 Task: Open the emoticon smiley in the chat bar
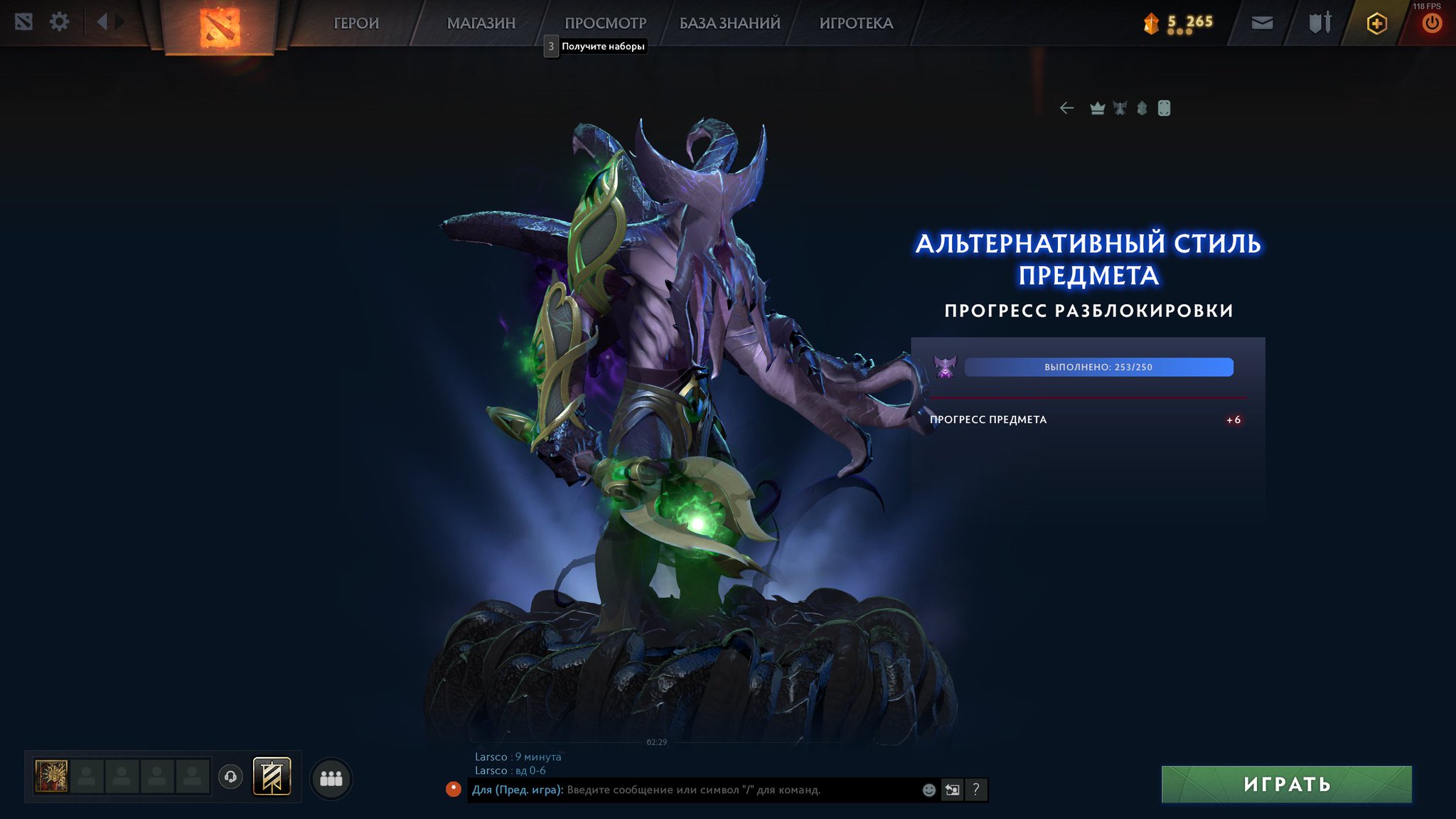point(928,789)
